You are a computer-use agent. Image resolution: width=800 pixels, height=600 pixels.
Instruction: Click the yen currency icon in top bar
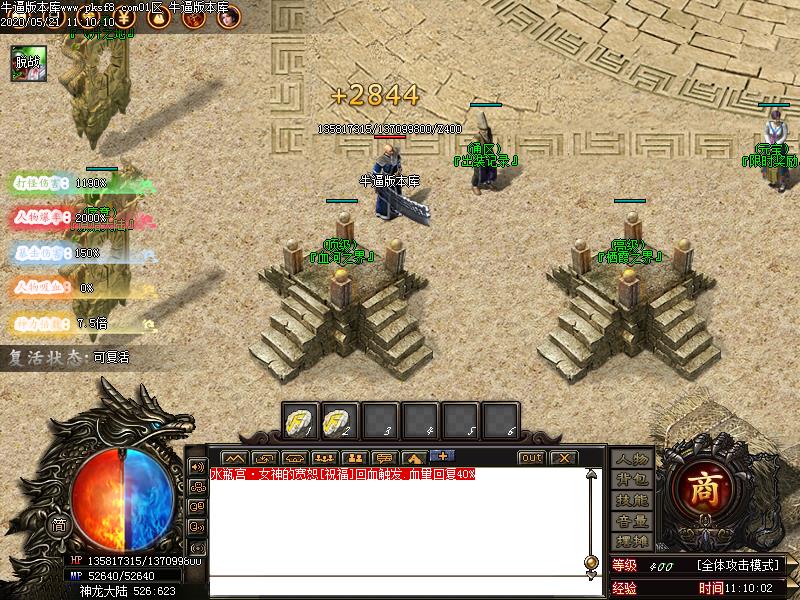(x=125, y=17)
